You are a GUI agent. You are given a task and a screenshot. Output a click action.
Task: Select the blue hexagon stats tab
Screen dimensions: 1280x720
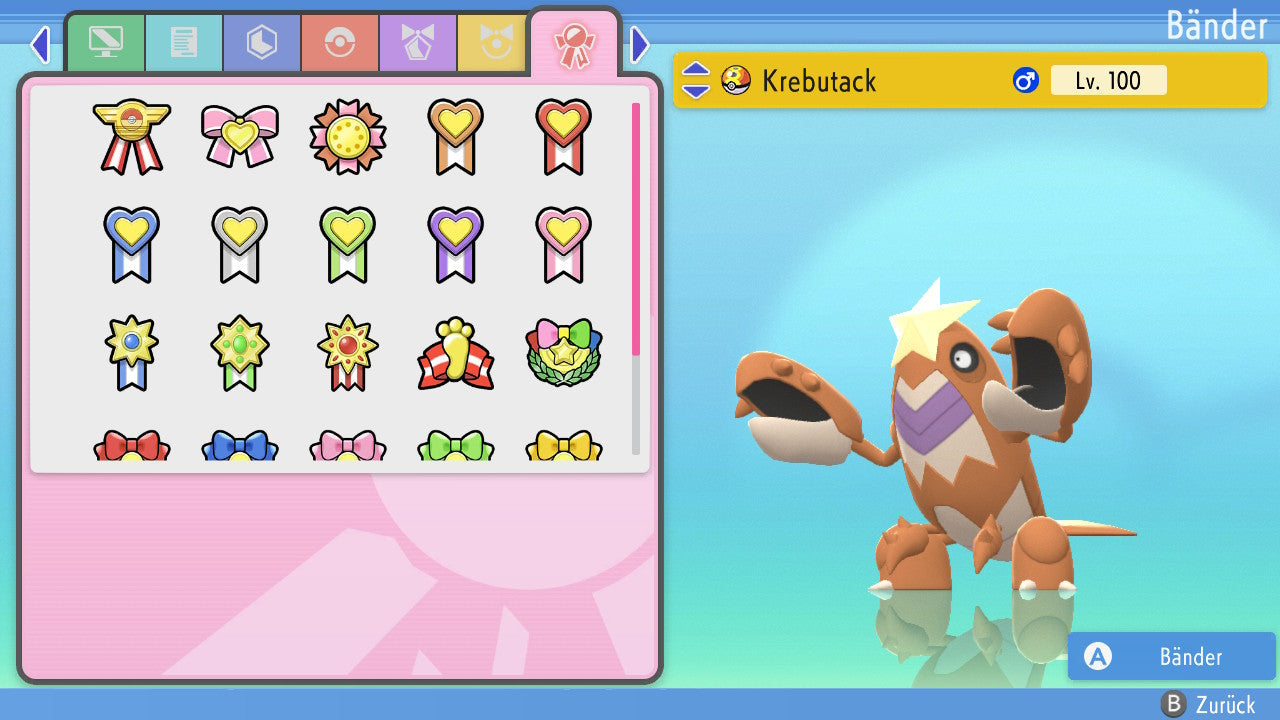[262, 42]
